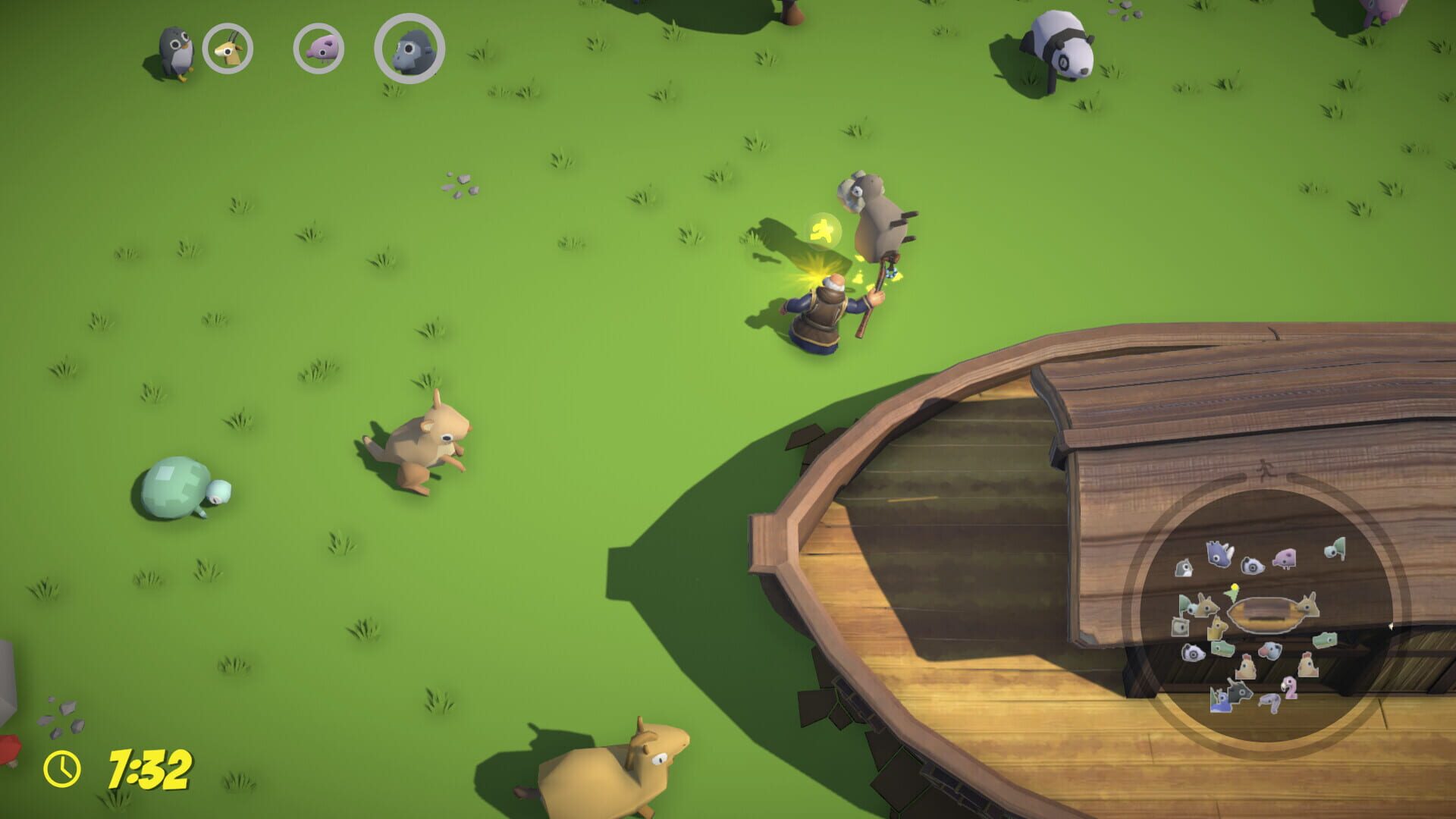Select the pig objective icon at the top

click(319, 49)
